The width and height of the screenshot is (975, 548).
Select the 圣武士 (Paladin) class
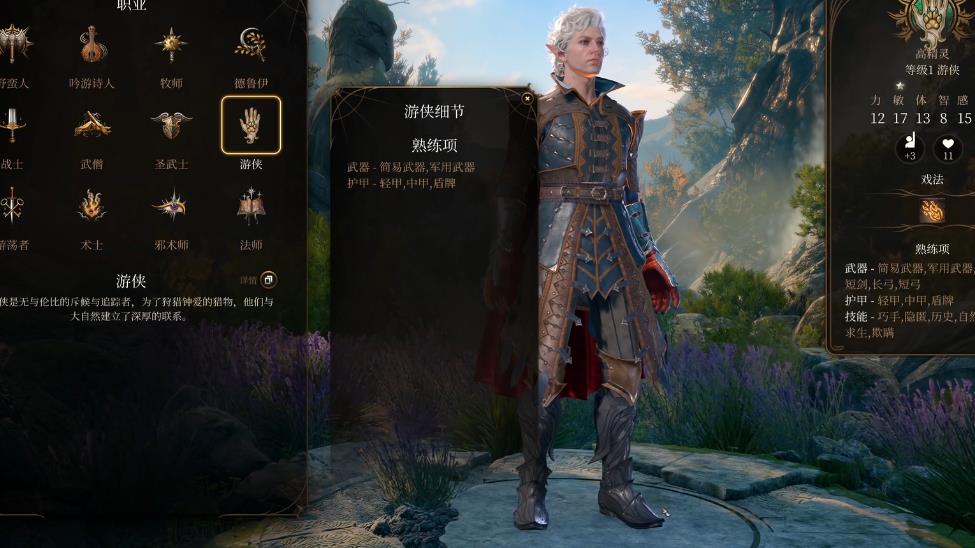click(x=171, y=125)
